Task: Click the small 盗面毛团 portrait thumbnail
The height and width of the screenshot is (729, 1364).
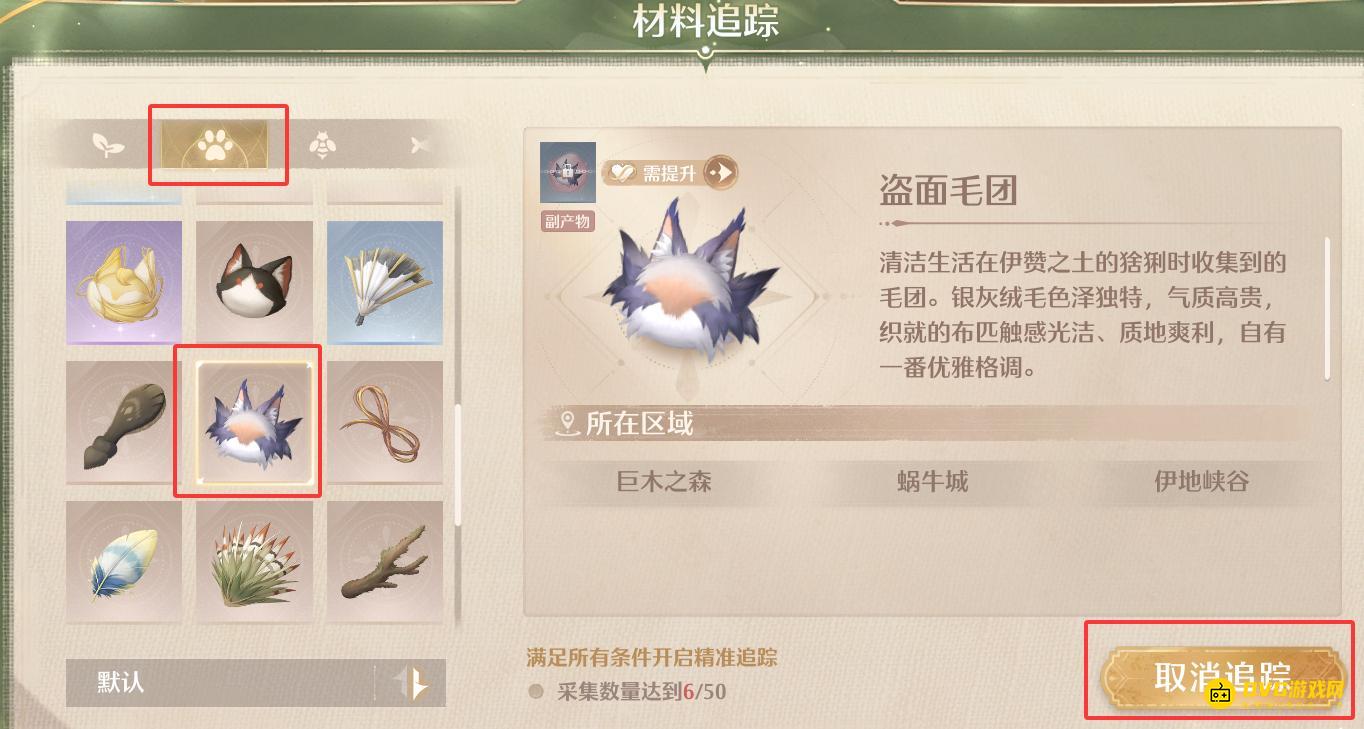Action: click(567, 172)
